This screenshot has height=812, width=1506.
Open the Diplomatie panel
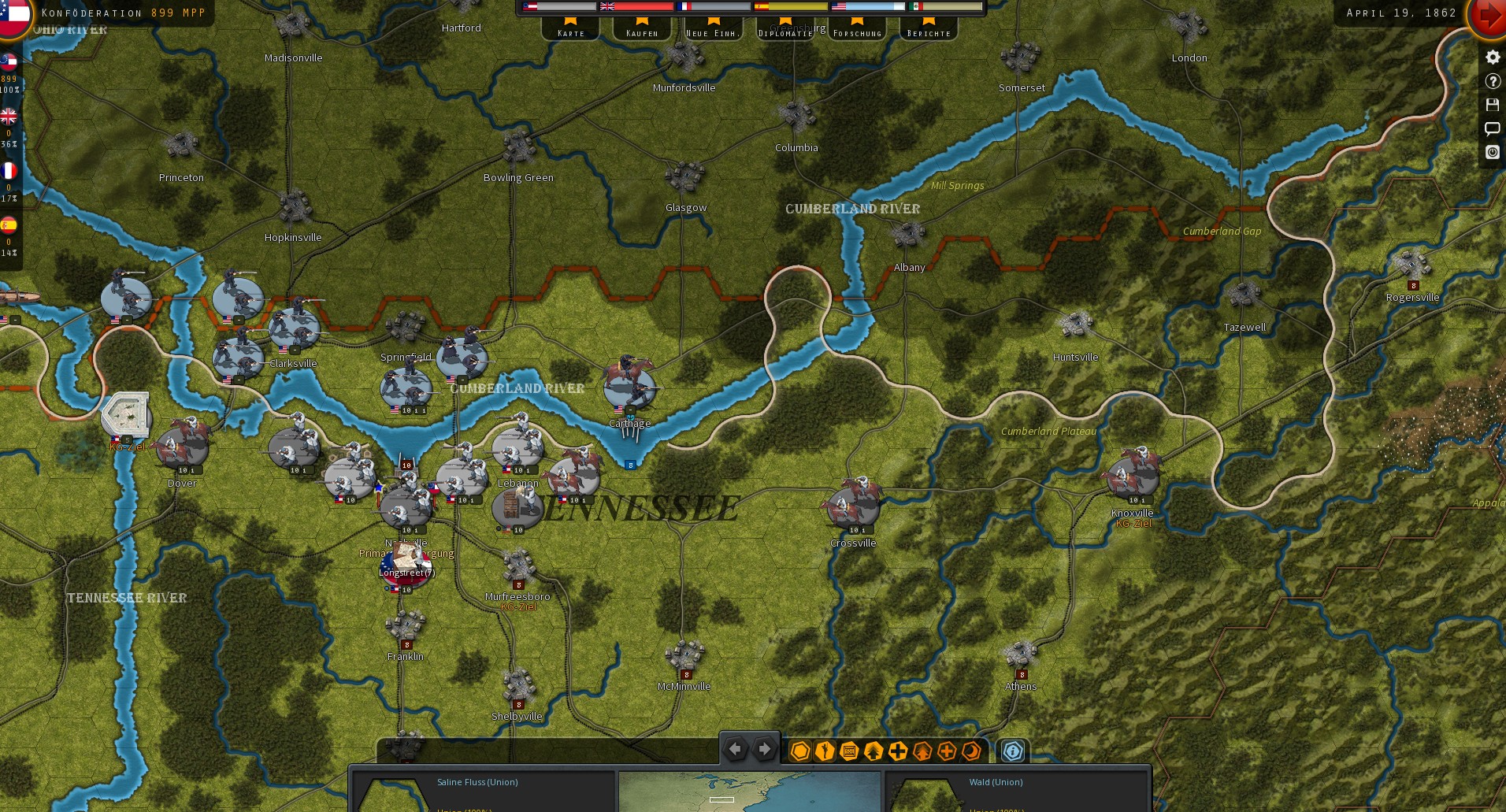click(785, 31)
